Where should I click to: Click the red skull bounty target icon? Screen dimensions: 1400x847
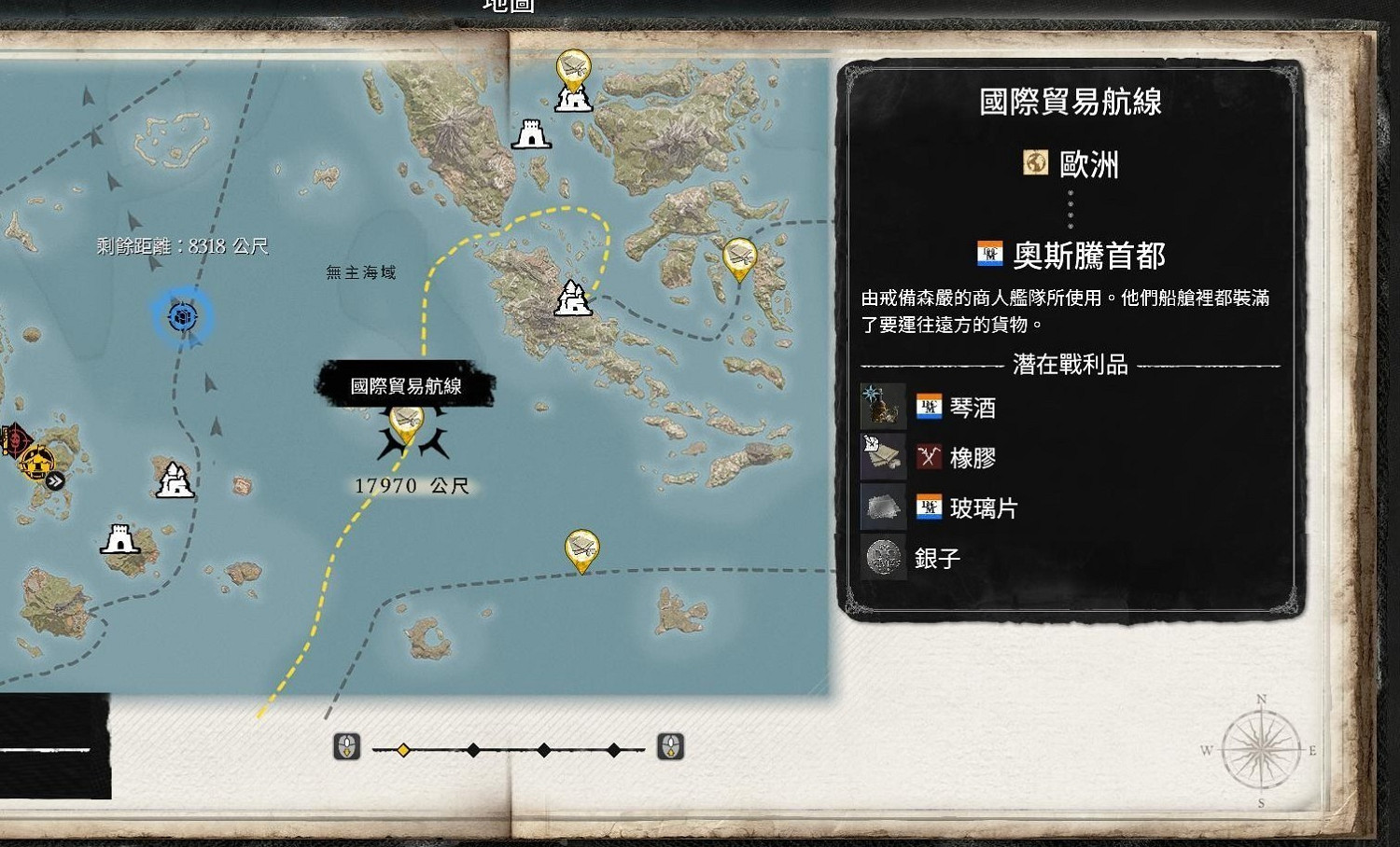coord(14,436)
